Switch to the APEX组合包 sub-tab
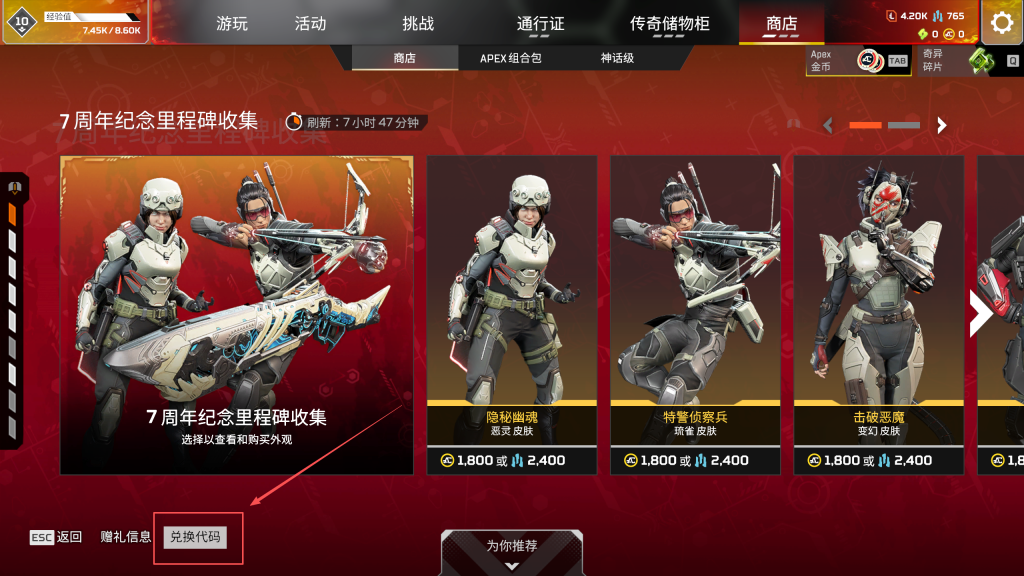The height and width of the screenshot is (576, 1024). coord(510,58)
